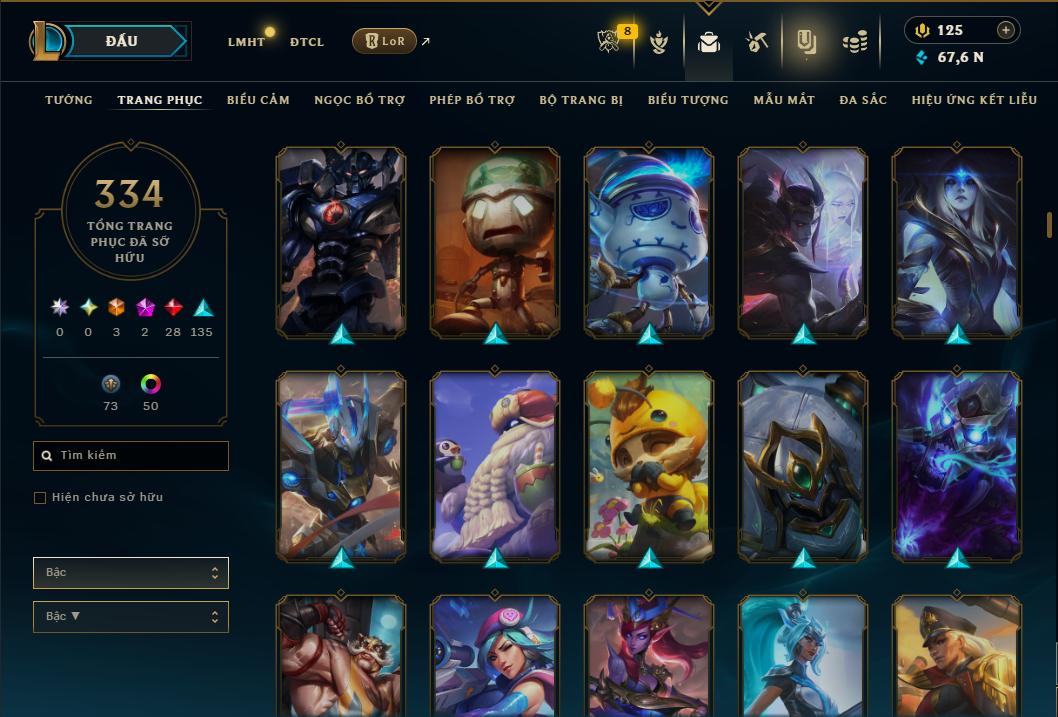Open the backpack collection icon
1058x717 pixels.
pos(709,42)
